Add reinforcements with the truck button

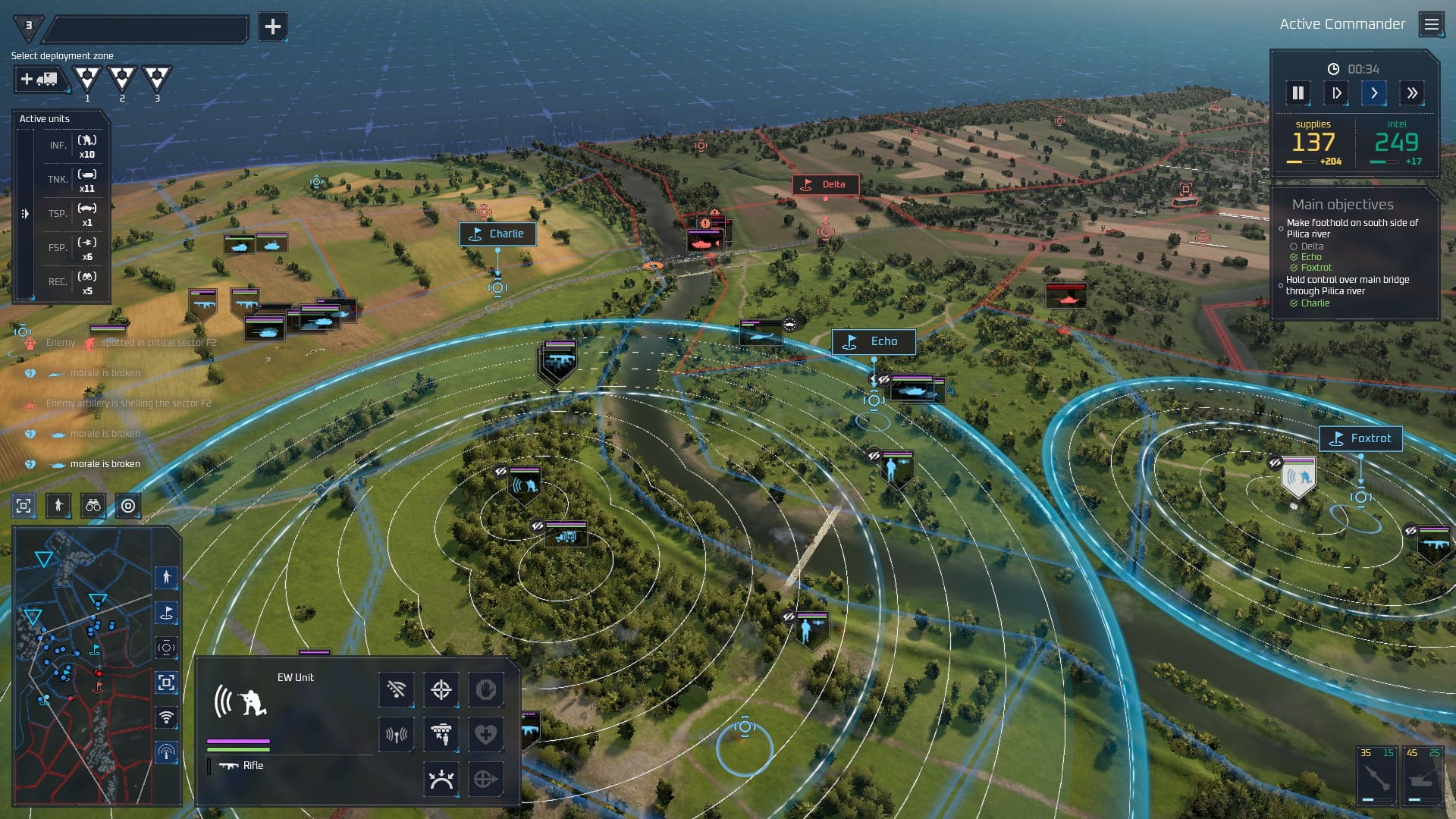pos(39,79)
